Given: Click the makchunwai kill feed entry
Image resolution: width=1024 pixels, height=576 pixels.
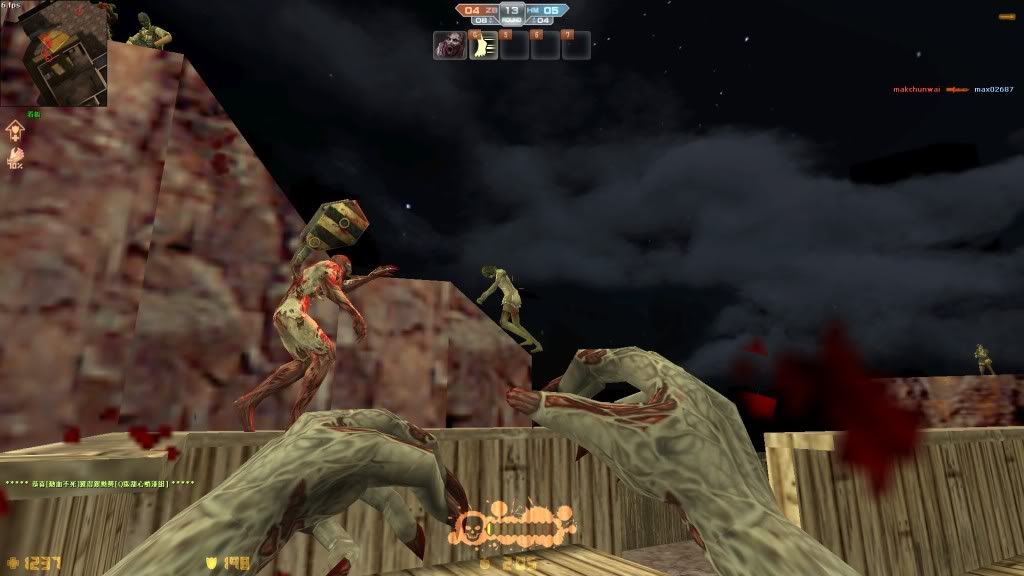Looking at the screenshot, I should (917, 90).
